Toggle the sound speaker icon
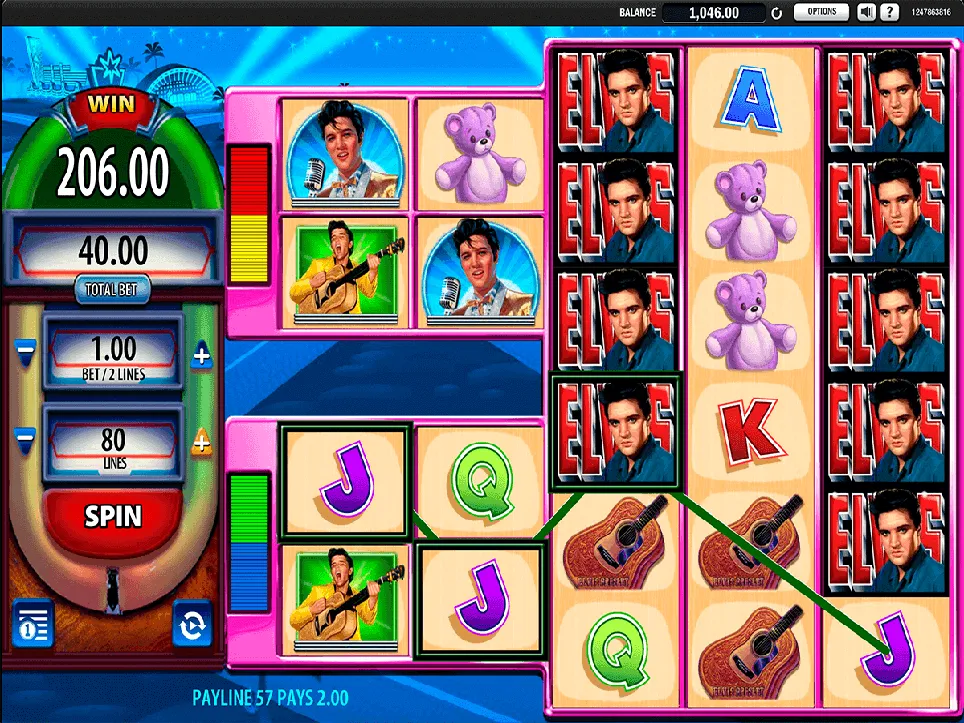This screenshot has height=723, width=964. pos(866,12)
